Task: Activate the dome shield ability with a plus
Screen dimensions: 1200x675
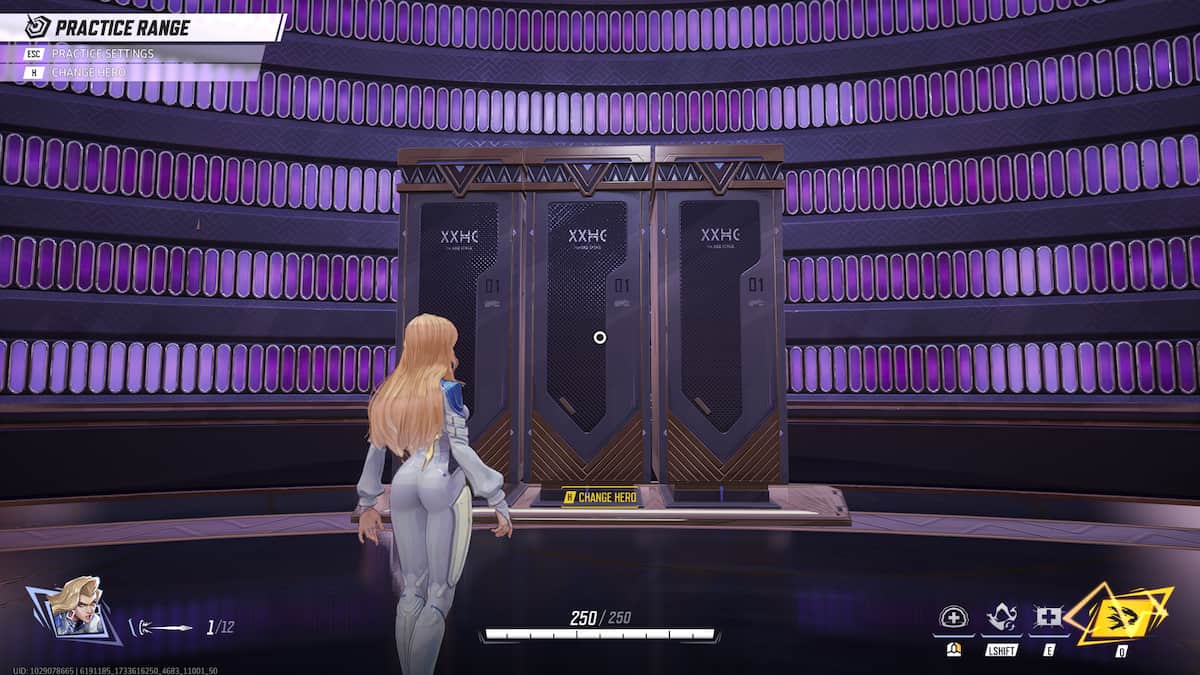Action: point(953,617)
